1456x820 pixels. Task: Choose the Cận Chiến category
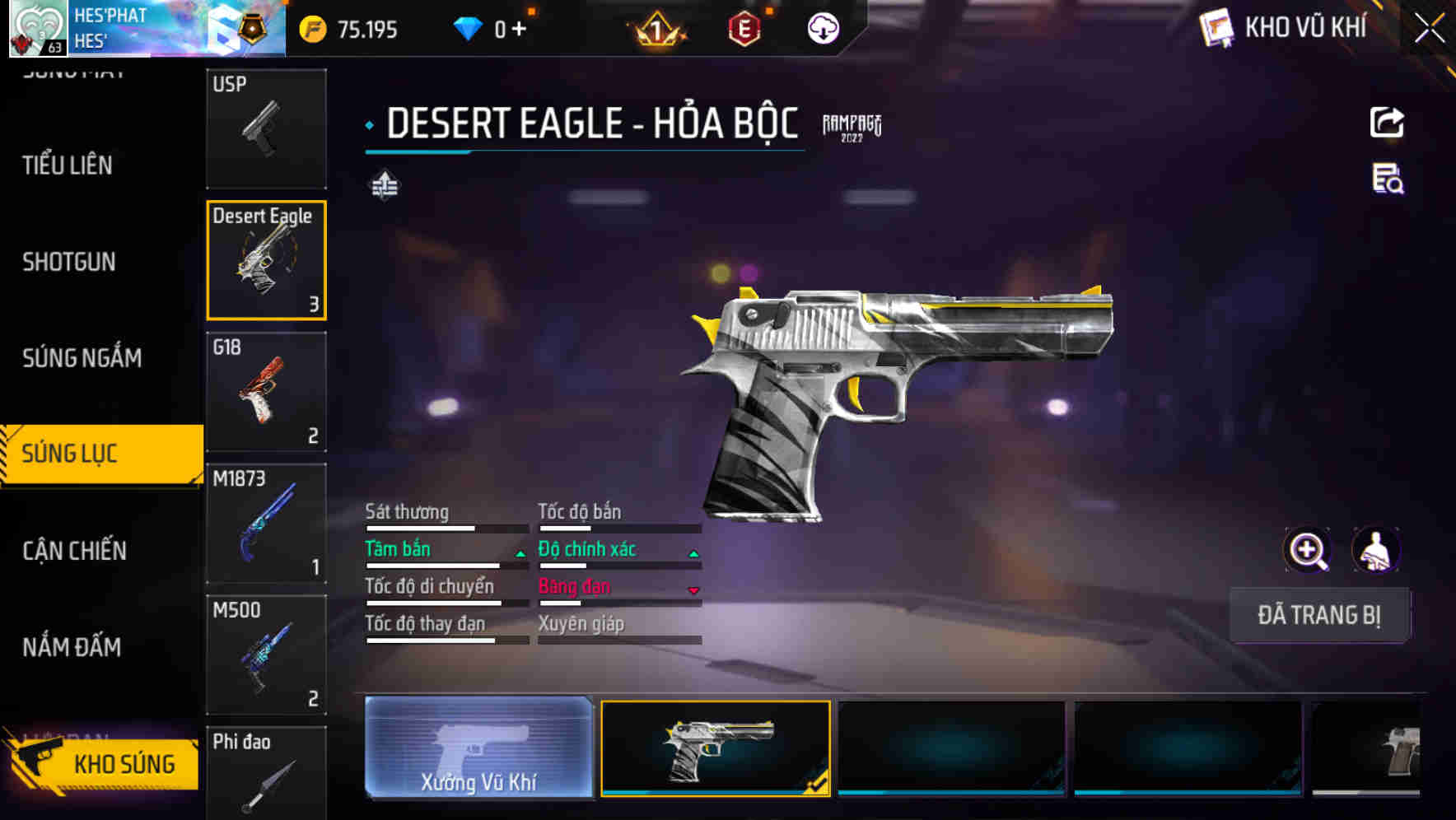point(74,551)
